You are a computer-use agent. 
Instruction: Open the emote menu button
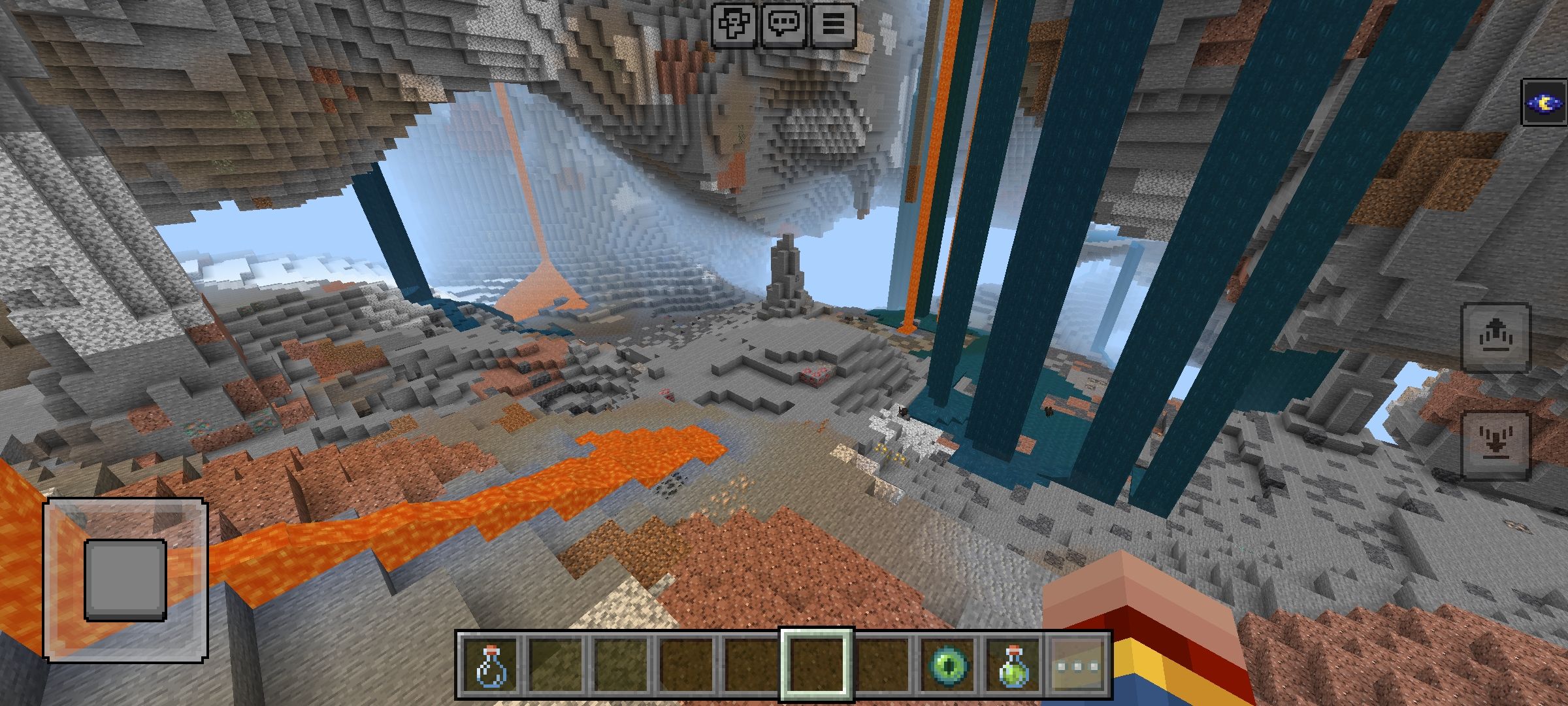(734, 25)
